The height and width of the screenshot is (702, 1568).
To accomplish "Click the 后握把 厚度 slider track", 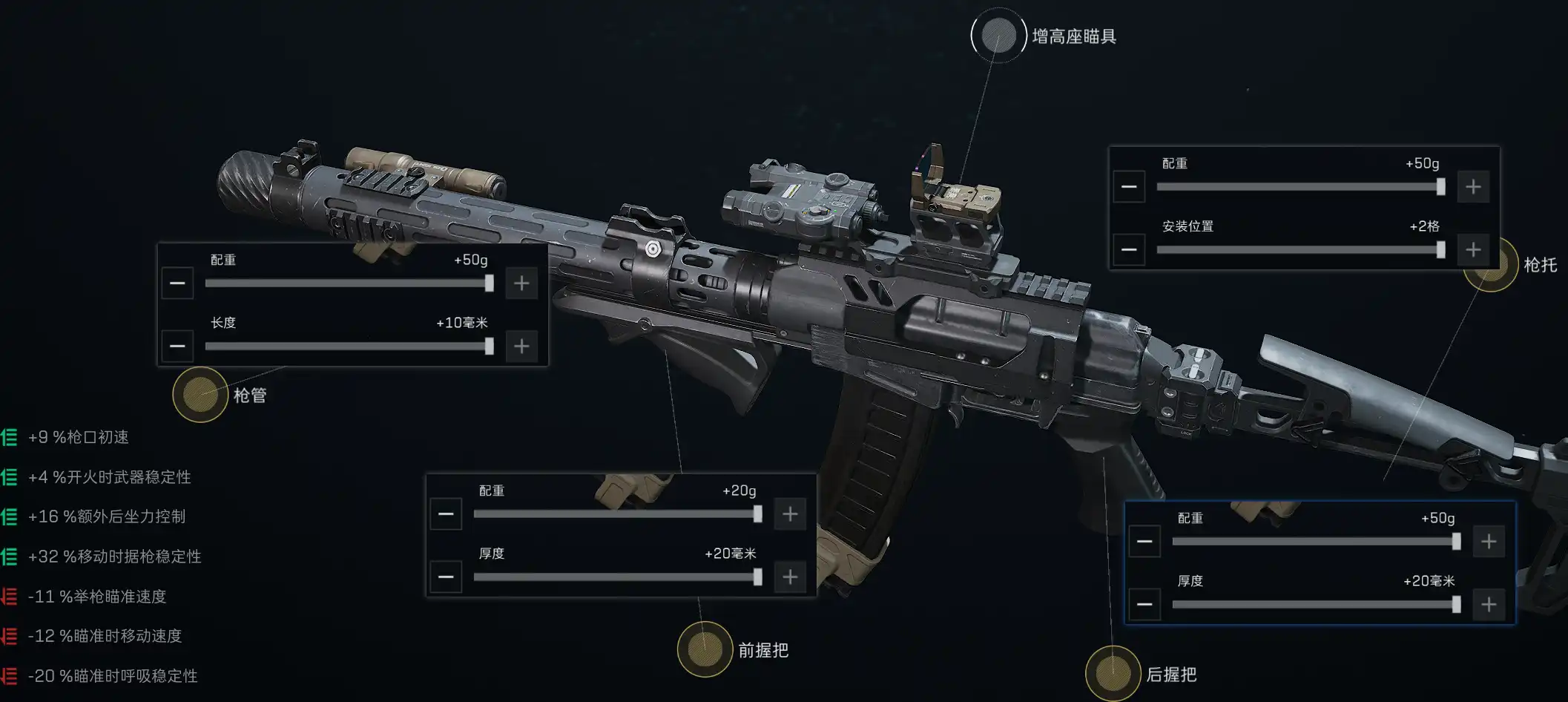I will click(x=1314, y=605).
